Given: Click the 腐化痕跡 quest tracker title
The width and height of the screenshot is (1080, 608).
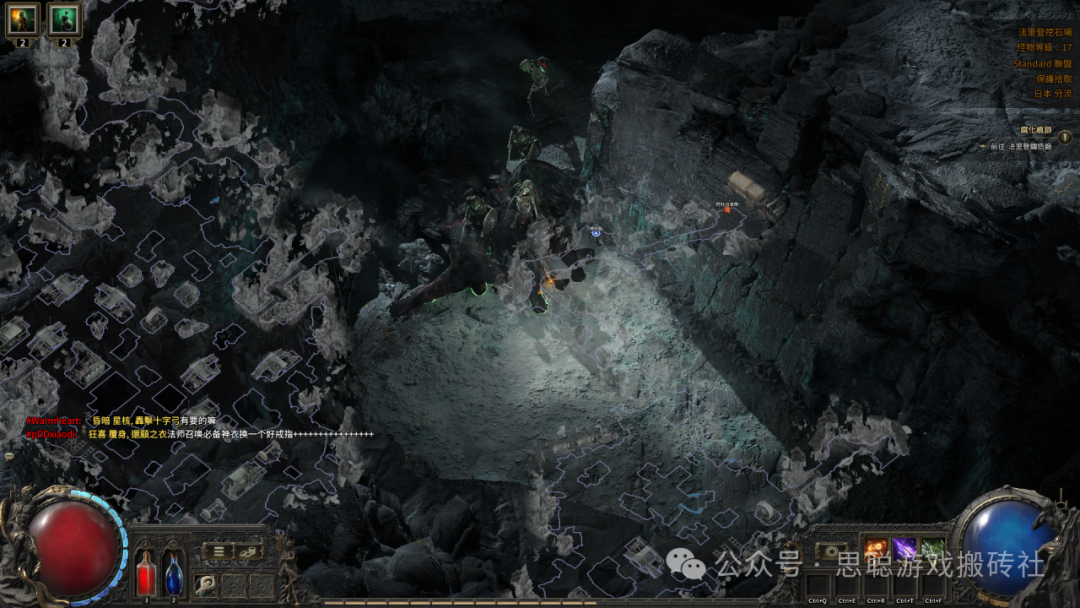Looking at the screenshot, I should click(1035, 131).
